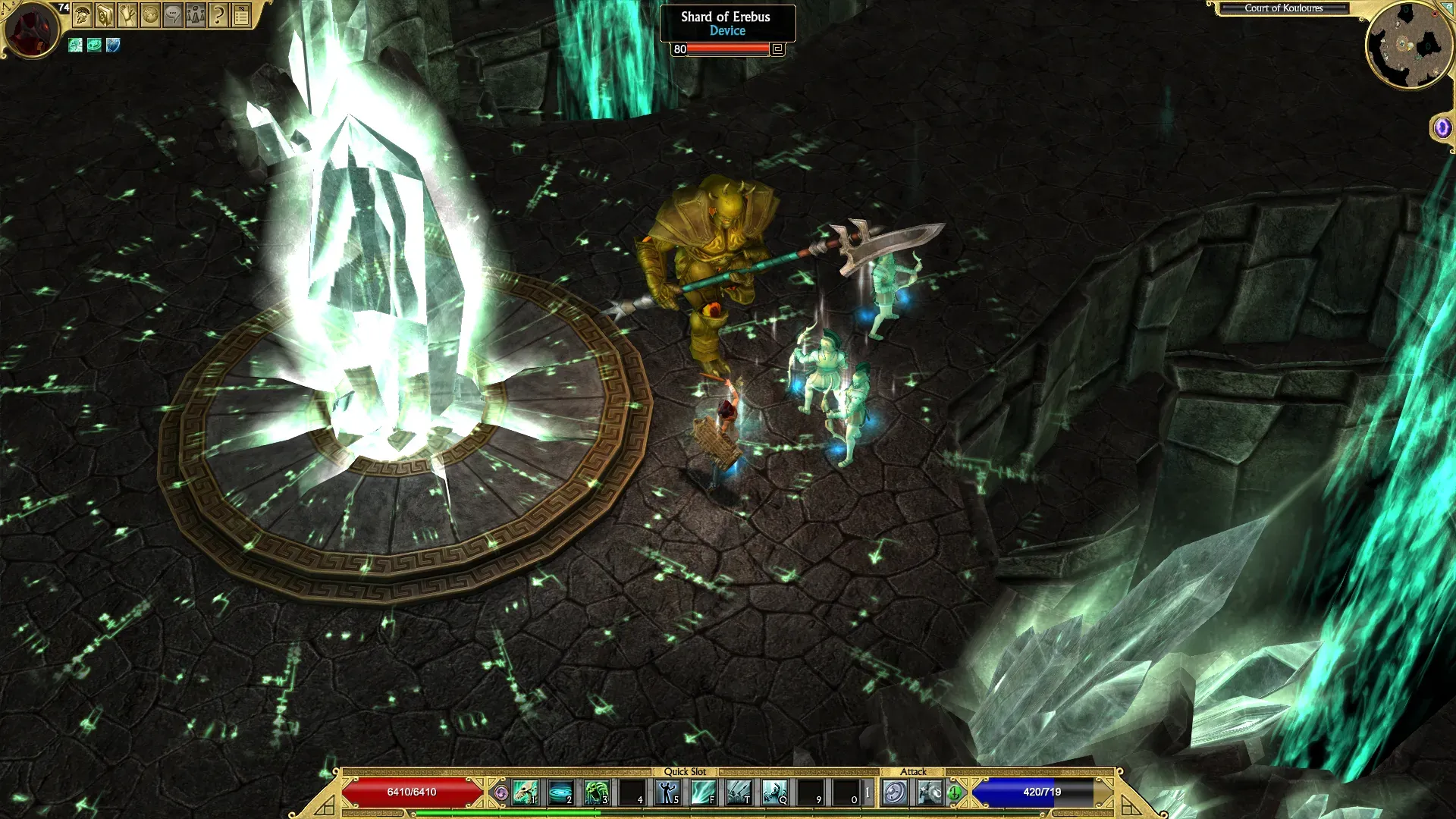Select the right-click attack skill slot

[930, 793]
